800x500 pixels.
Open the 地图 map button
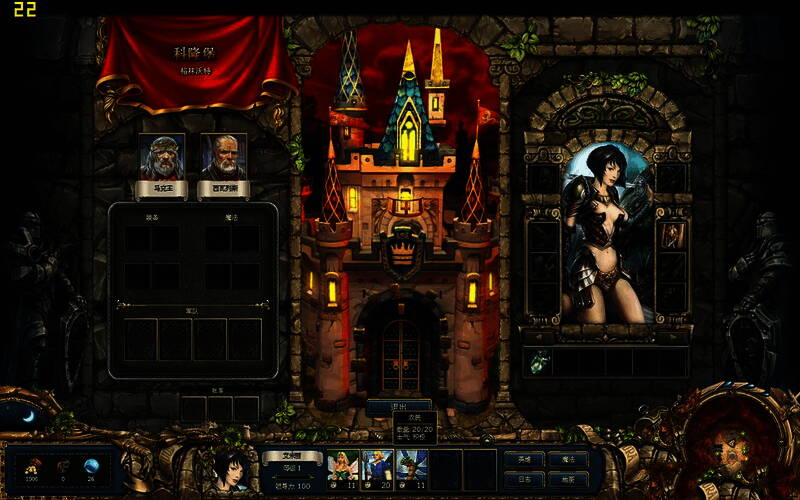click(x=568, y=479)
